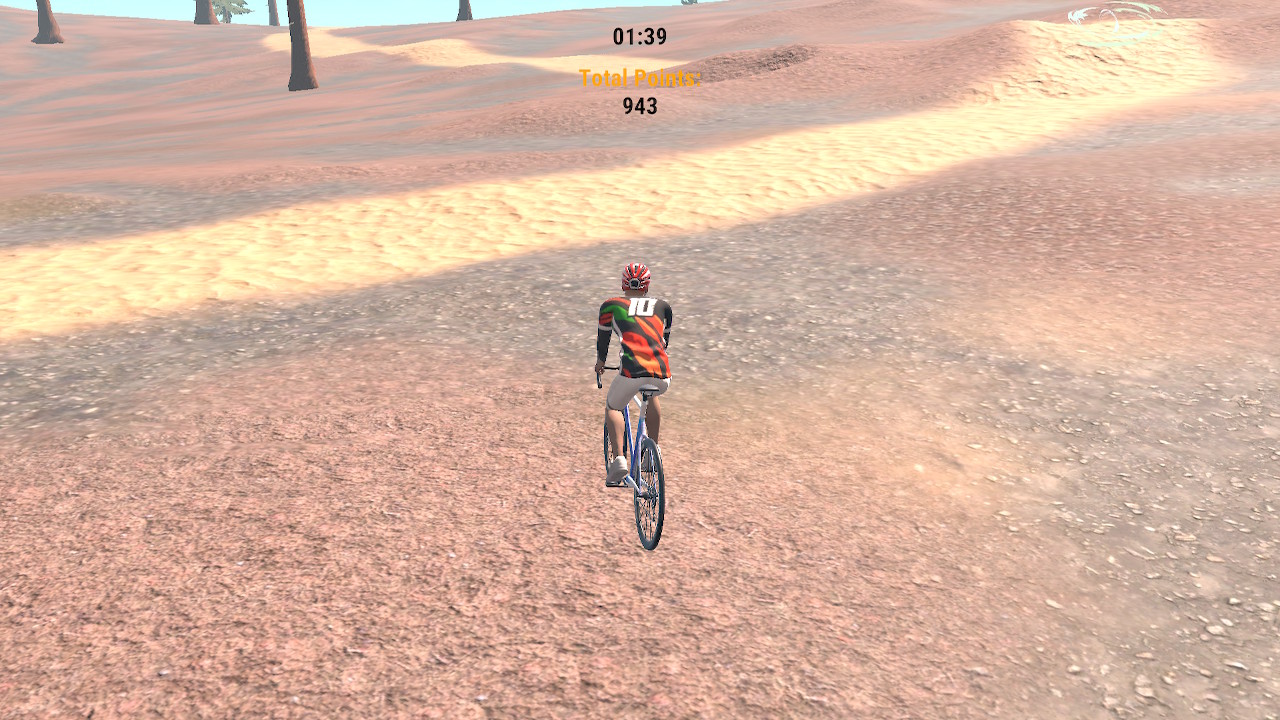Select the rider's red helmet

634,278
